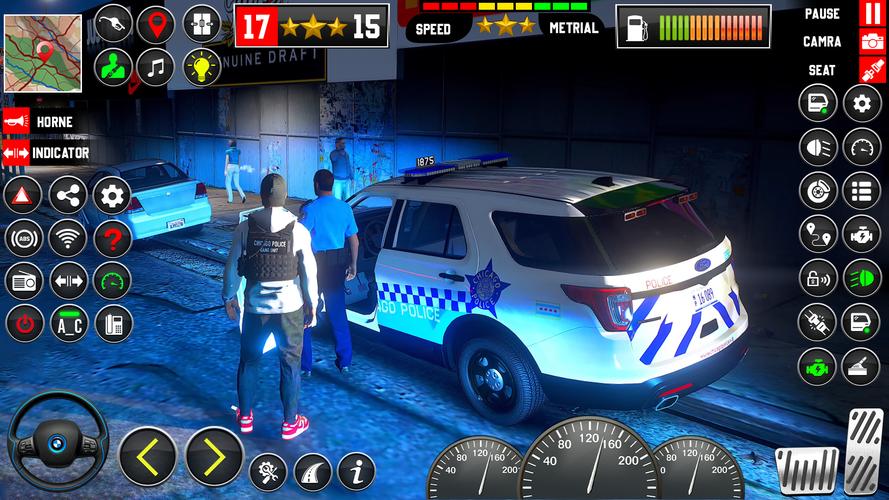Viewport: 889px width, 500px height.
Task: Toggle the music note icon
Action: coord(155,67)
